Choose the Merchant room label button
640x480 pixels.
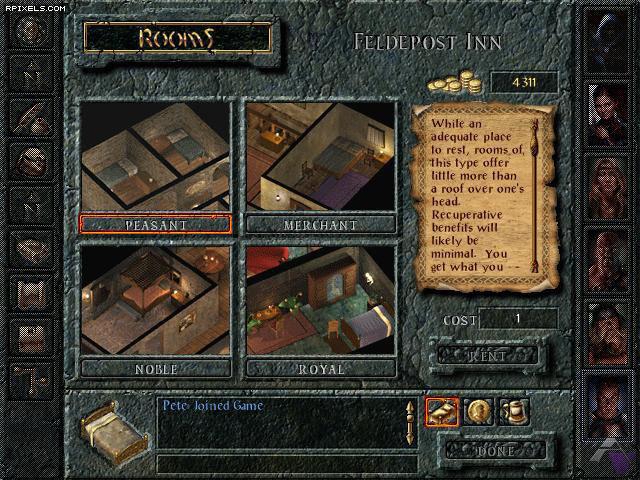[320, 224]
